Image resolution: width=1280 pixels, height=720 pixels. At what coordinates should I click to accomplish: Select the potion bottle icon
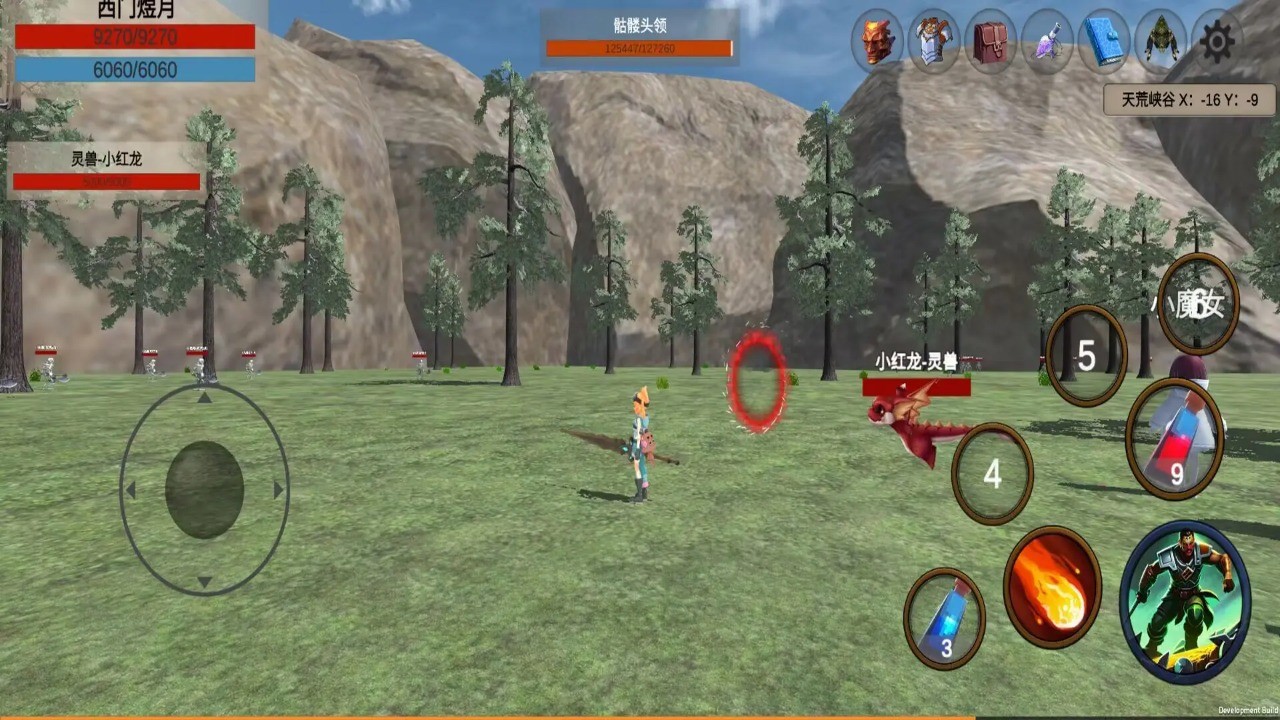(1046, 42)
